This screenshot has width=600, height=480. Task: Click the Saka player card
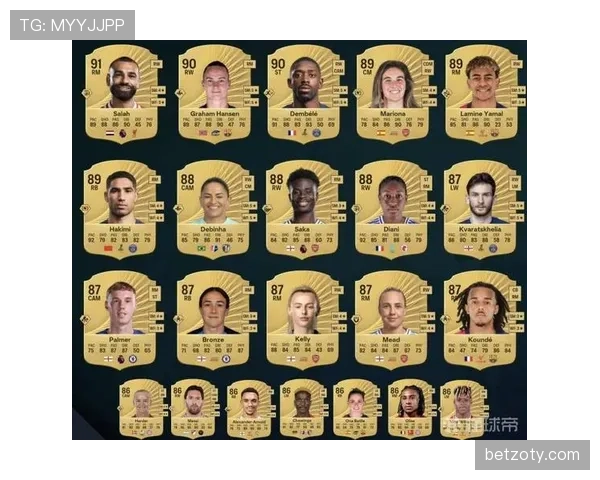point(303,206)
